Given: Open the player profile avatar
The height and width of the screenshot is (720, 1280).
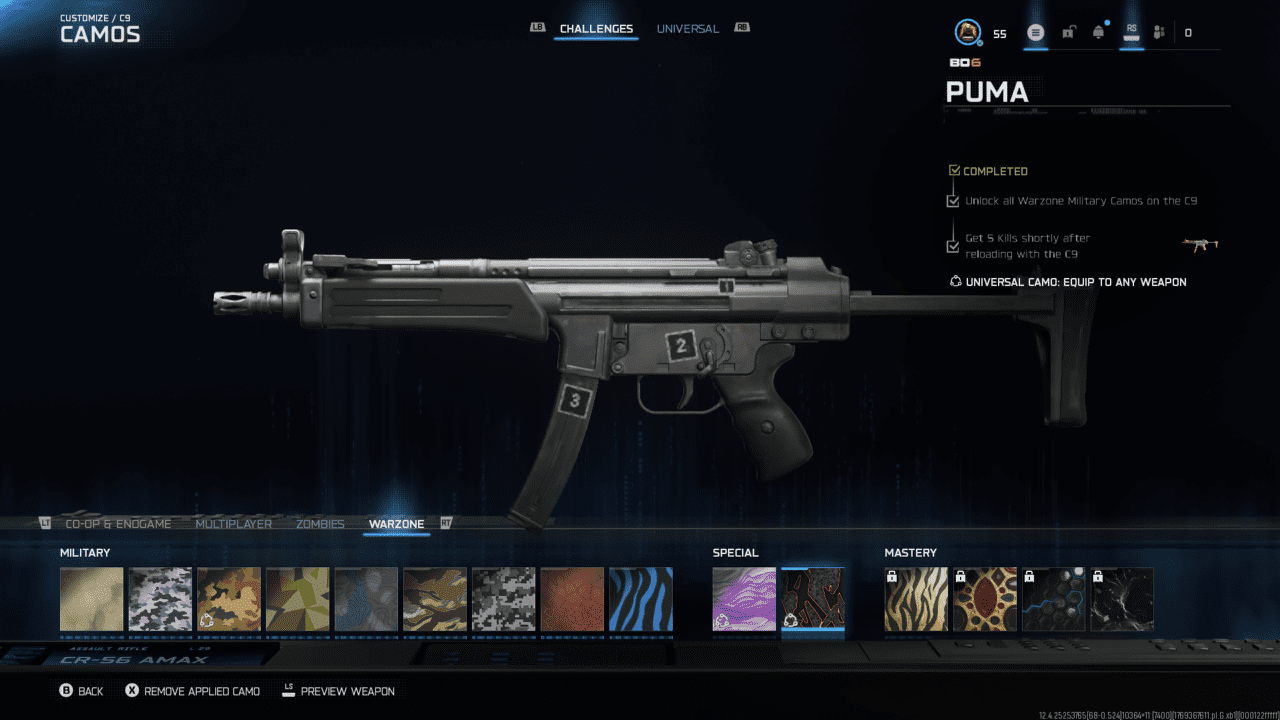Looking at the screenshot, I should pos(967,33).
